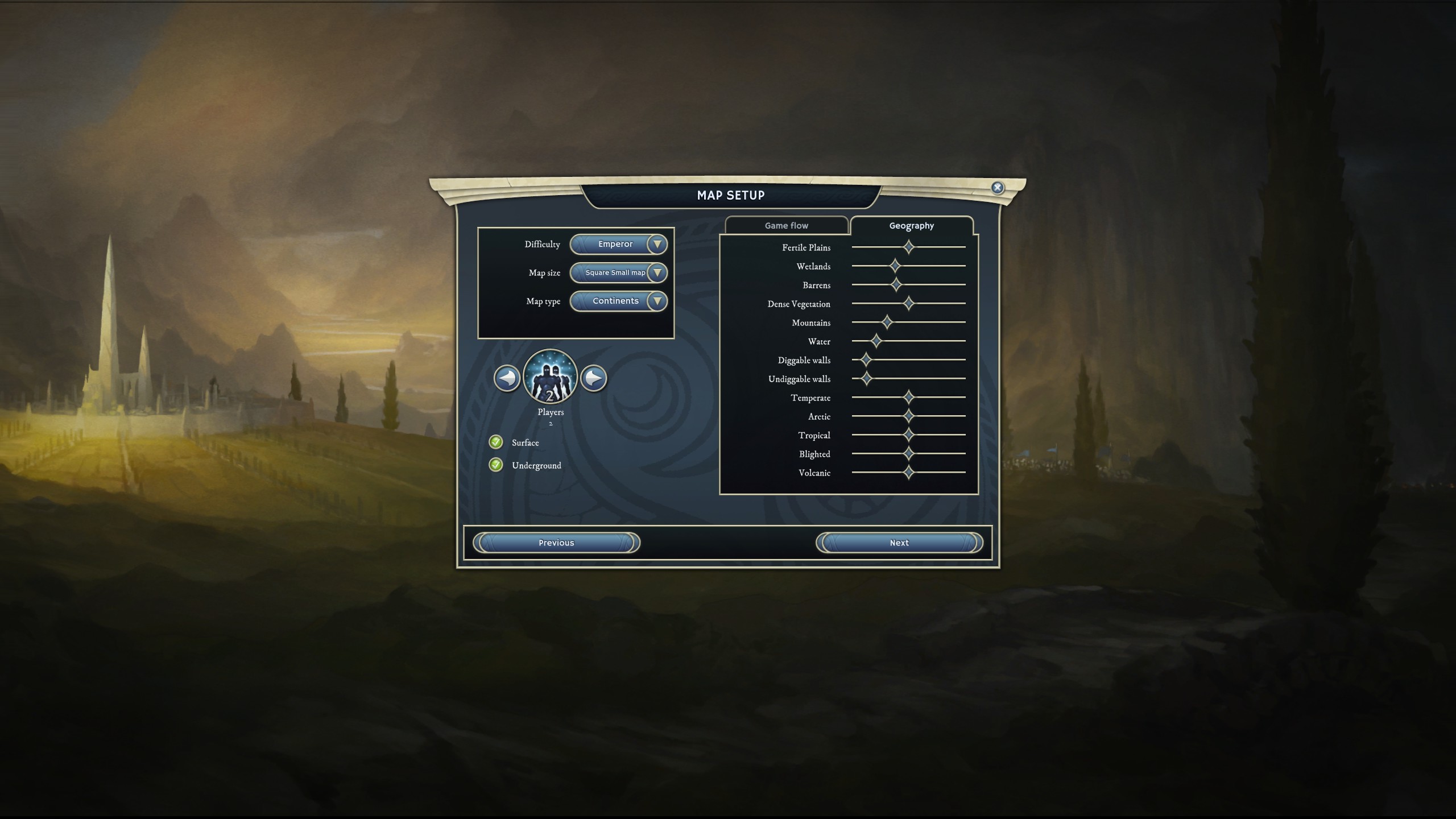Adjust the Arctic slider

(x=909, y=416)
